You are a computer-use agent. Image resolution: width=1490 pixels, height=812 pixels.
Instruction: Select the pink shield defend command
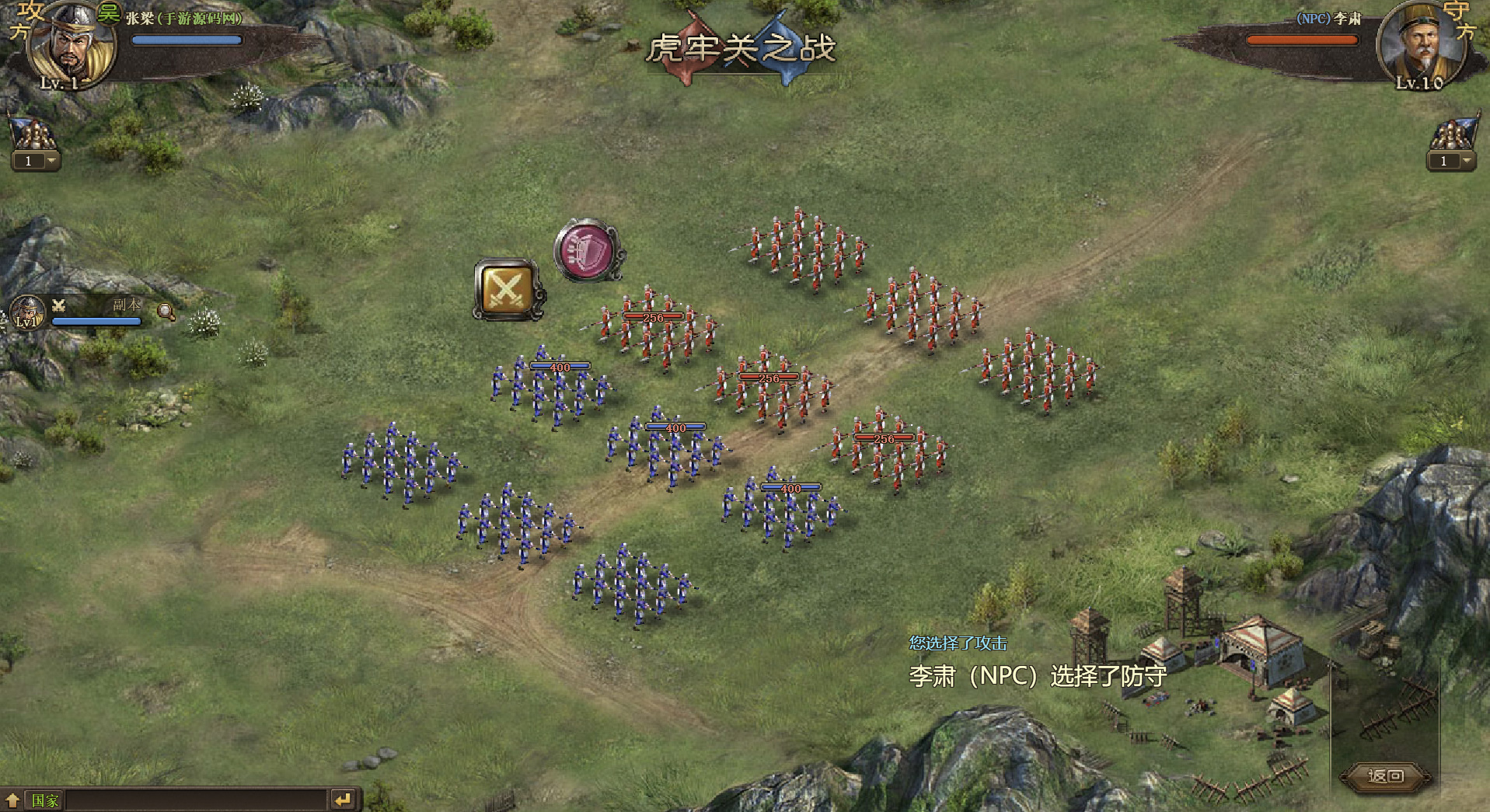point(588,251)
